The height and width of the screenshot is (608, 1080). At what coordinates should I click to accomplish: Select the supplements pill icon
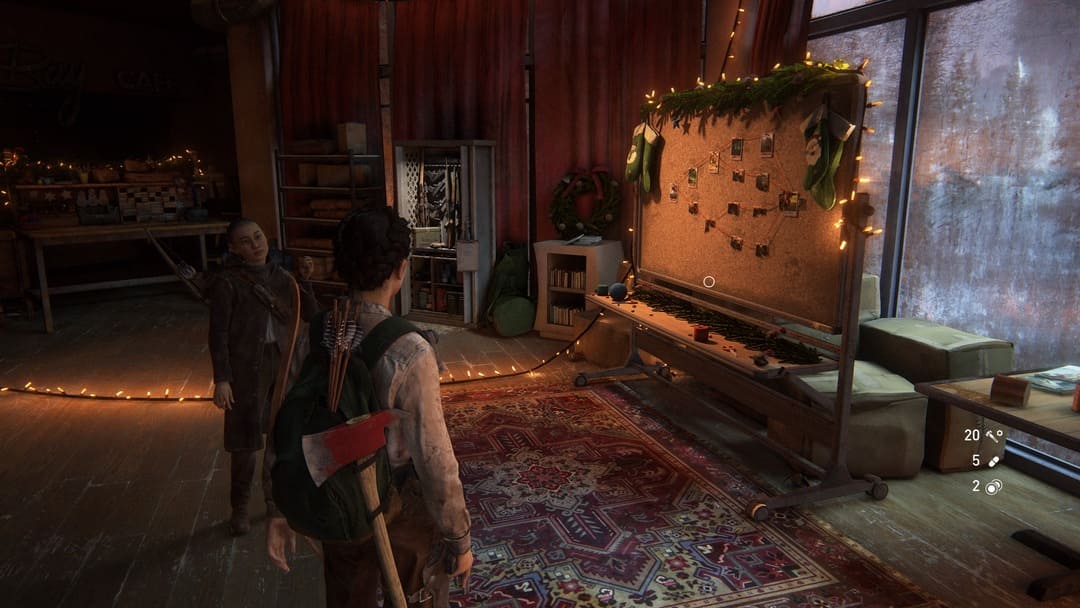click(x=994, y=461)
